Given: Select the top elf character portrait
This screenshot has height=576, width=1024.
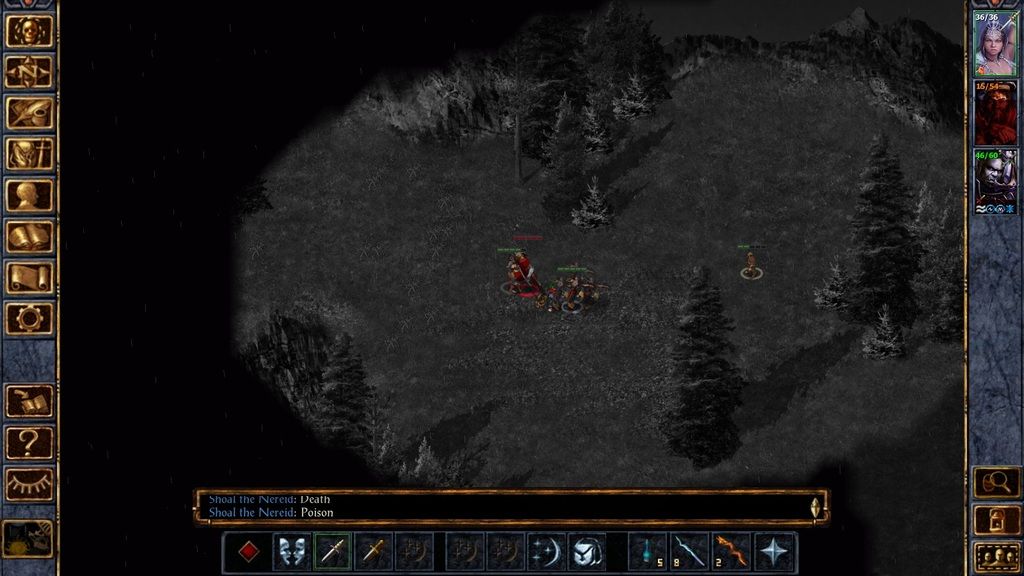Looking at the screenshot, I should [996, 46].
